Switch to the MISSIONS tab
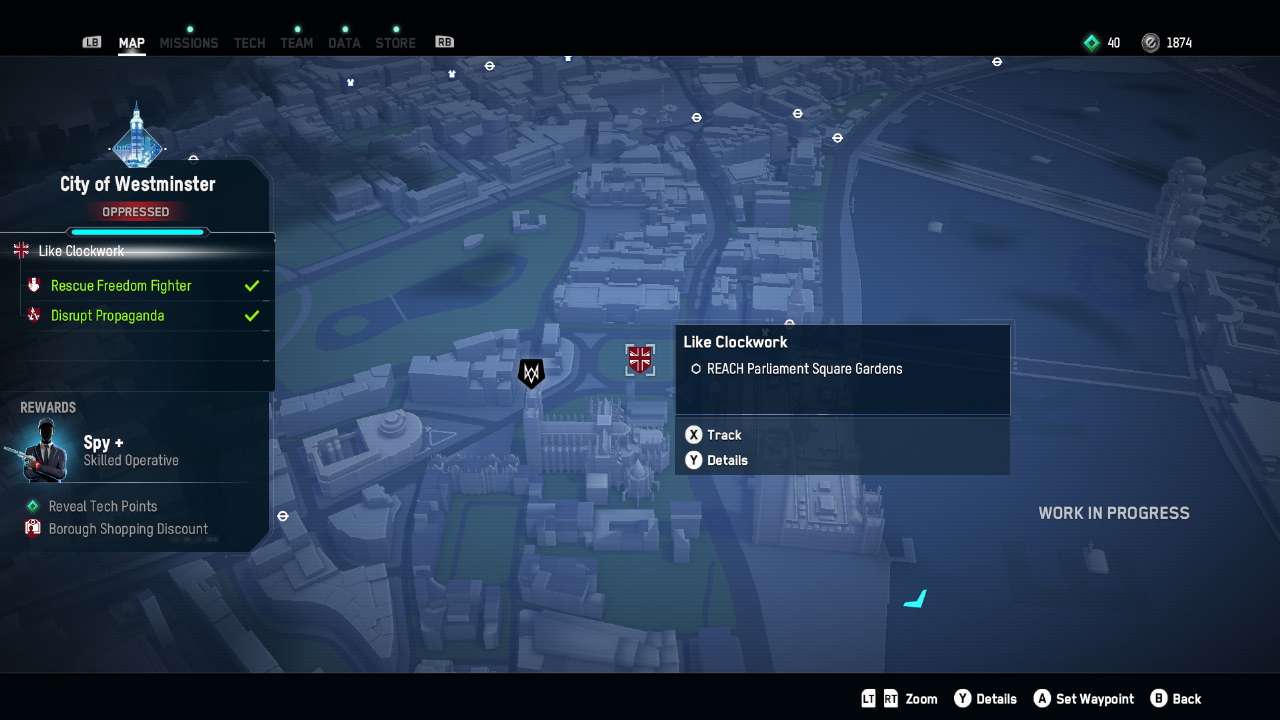1280x720 pixels. click(x=189, y=42)
